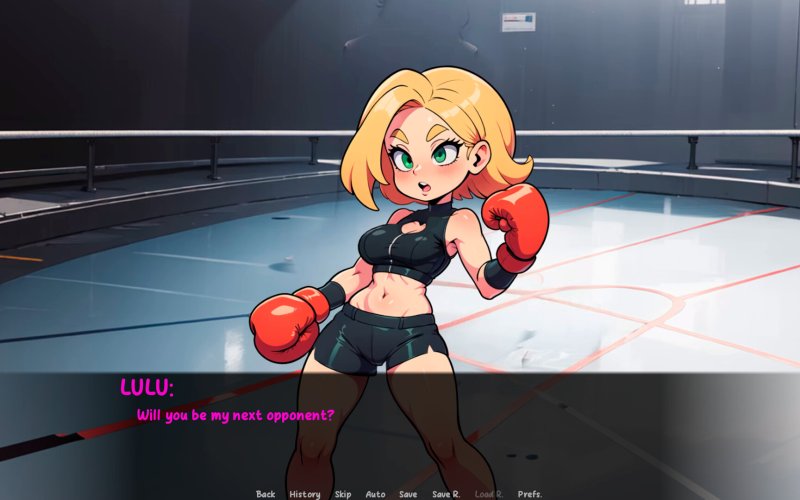Activate Skip in the quick menu

coord(343,494)
